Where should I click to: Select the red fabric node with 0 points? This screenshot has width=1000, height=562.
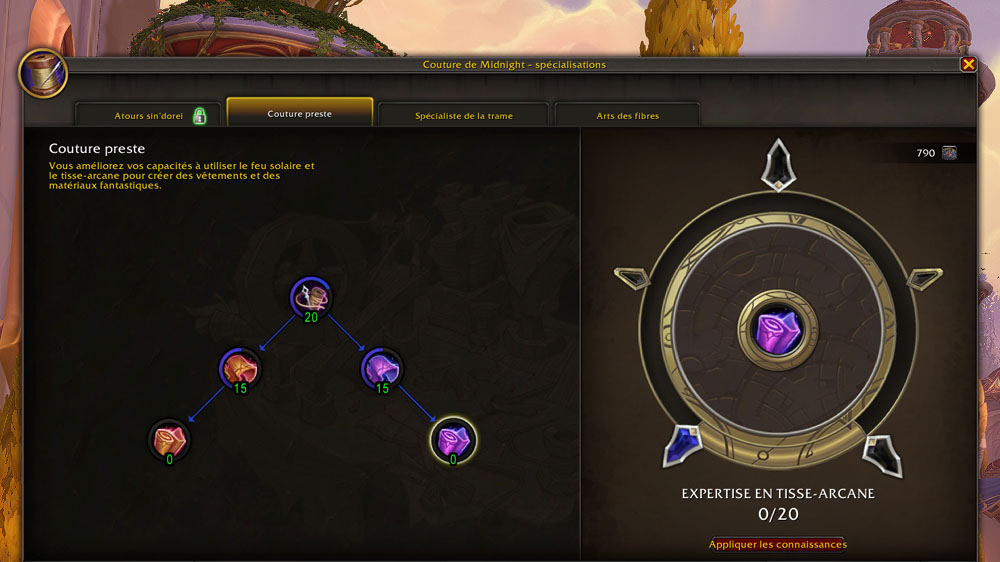point(169,438)
